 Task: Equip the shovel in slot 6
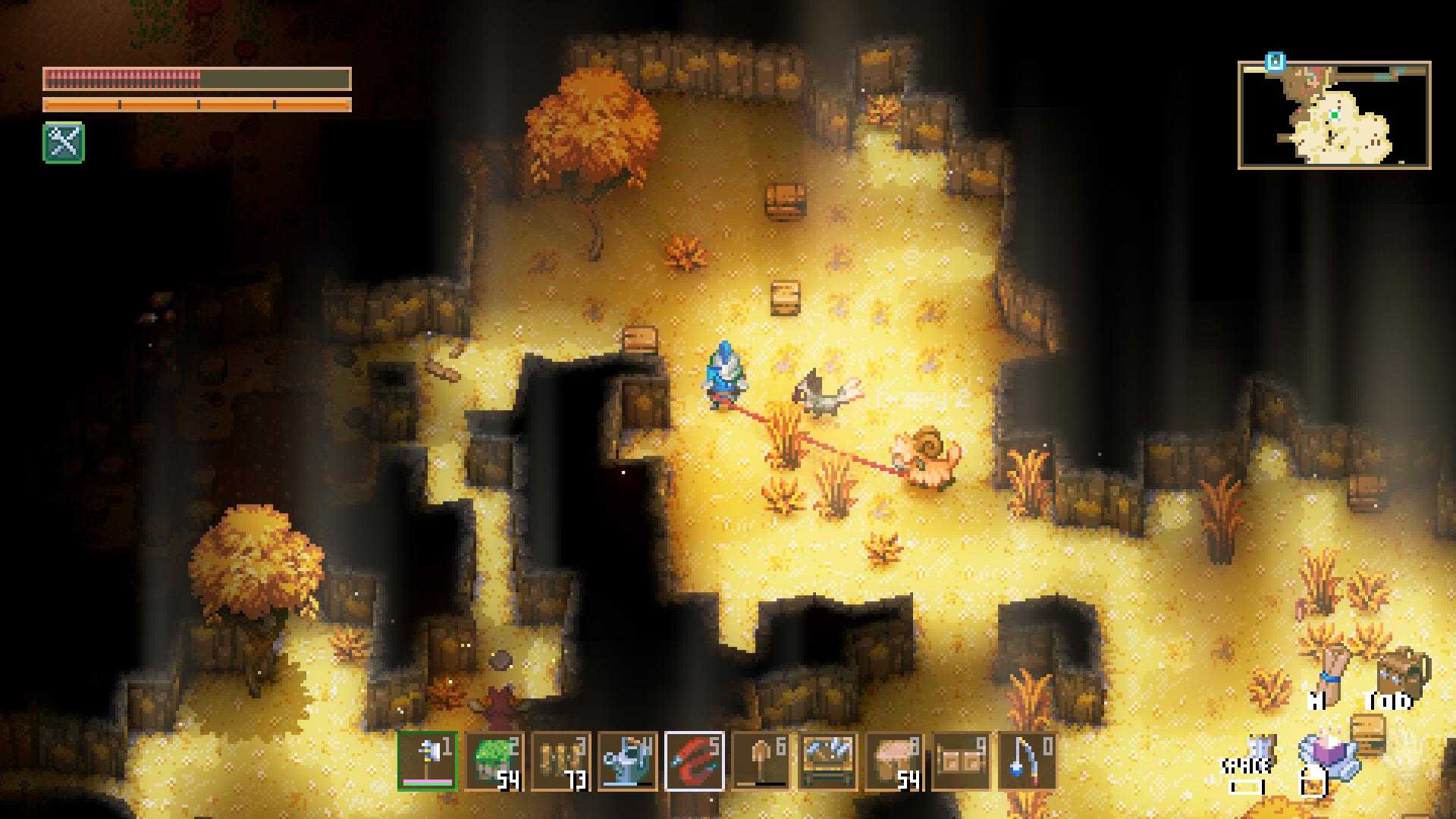coord(761,761)
